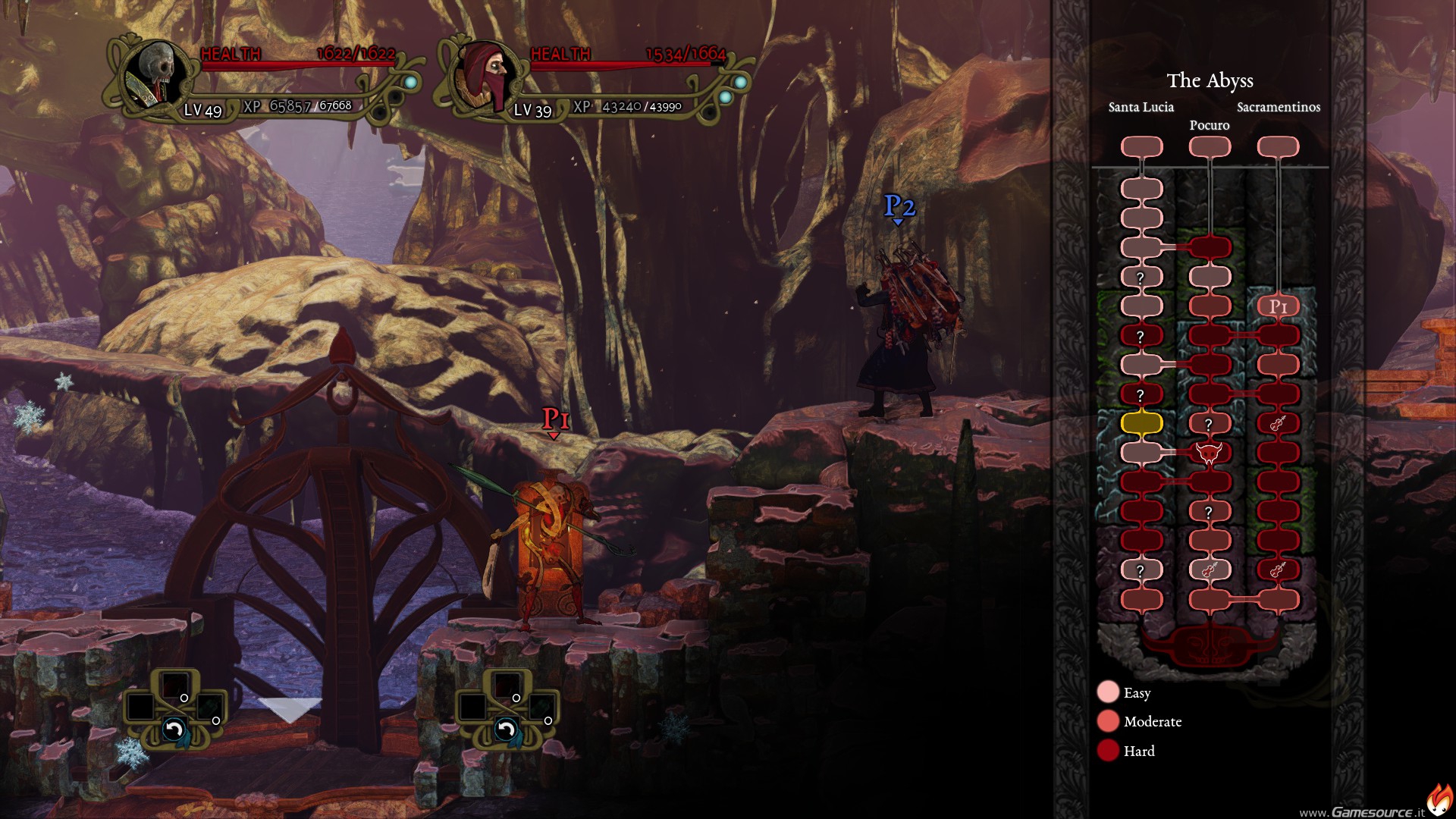Select the Pocuro entrance node
The width and height of the screenshot is (1456, 819).
(1210, 146)
